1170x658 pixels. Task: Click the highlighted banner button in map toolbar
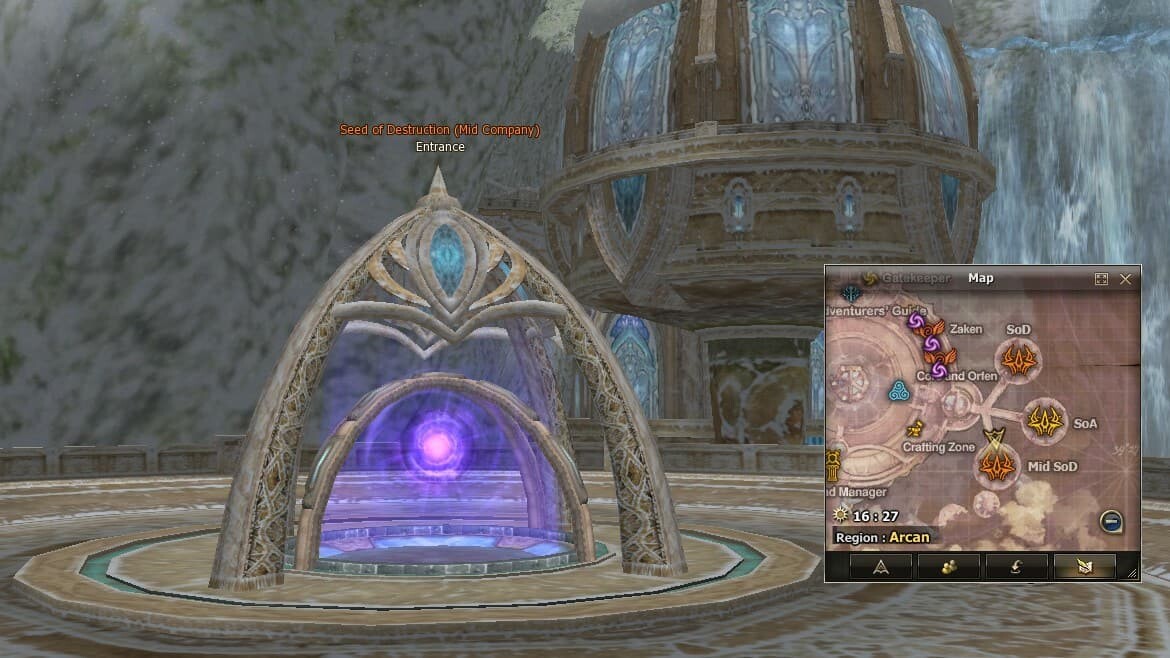click(1084, 566)
